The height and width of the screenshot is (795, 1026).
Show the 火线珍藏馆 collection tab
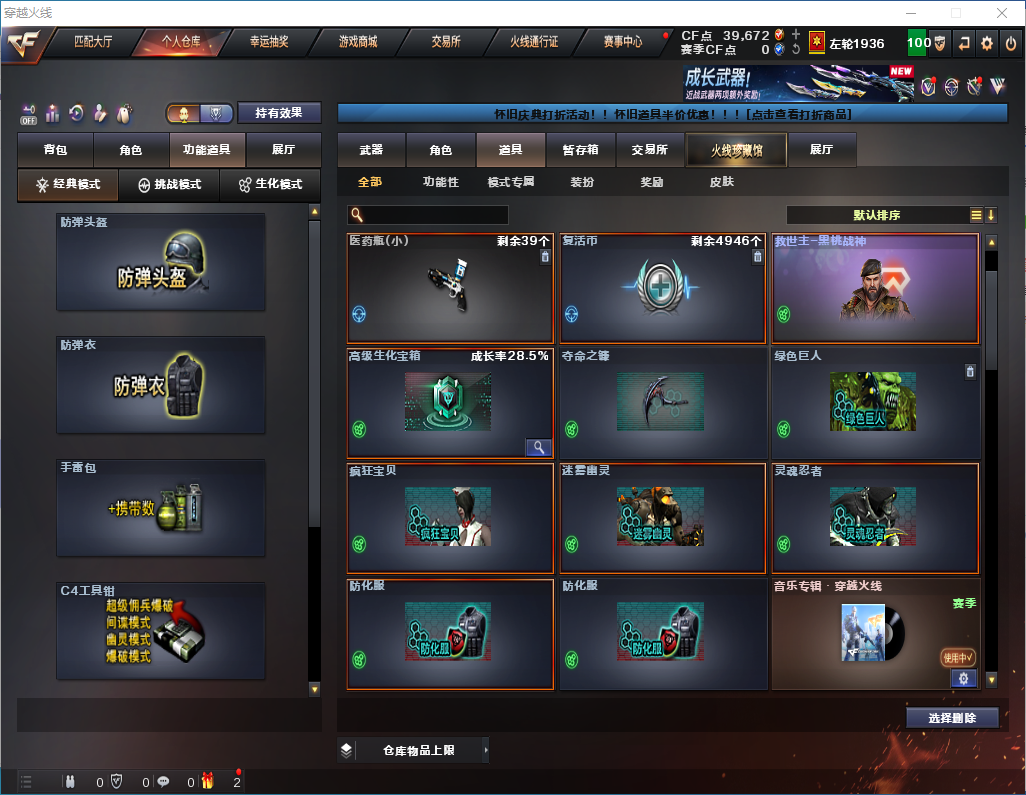click(736, 150)
